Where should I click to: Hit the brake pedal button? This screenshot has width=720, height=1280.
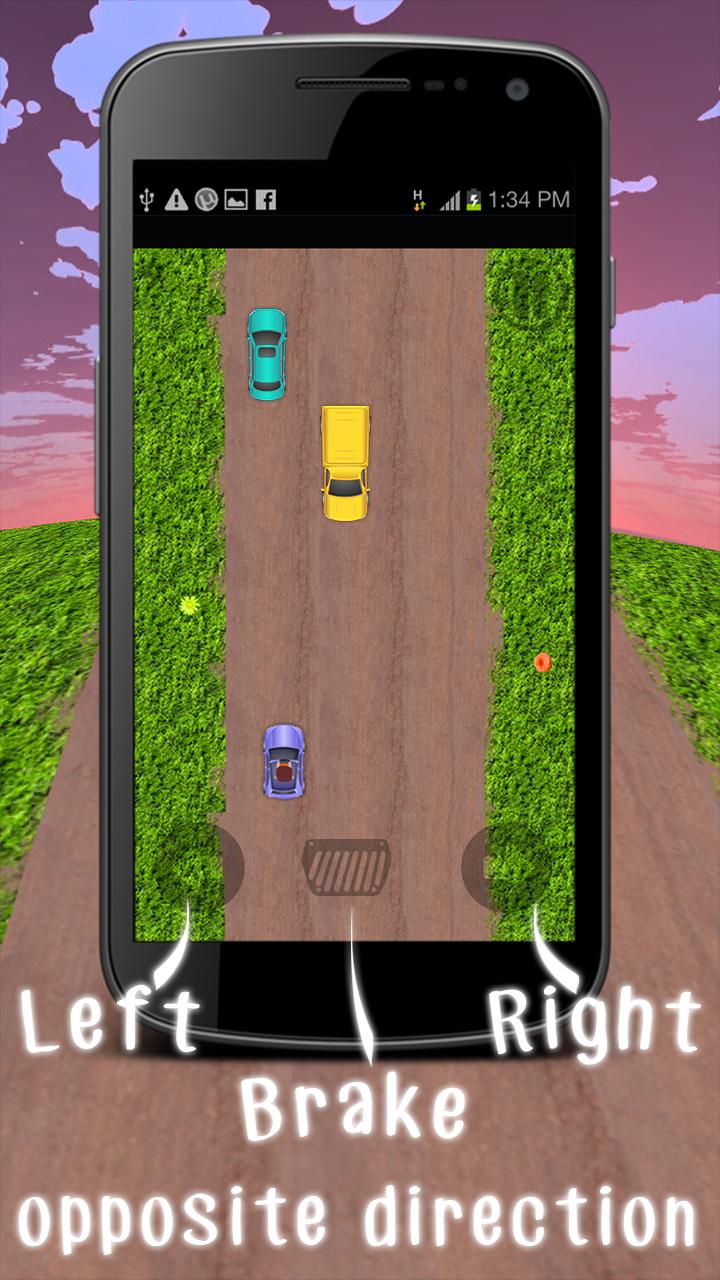pos(346,867)
